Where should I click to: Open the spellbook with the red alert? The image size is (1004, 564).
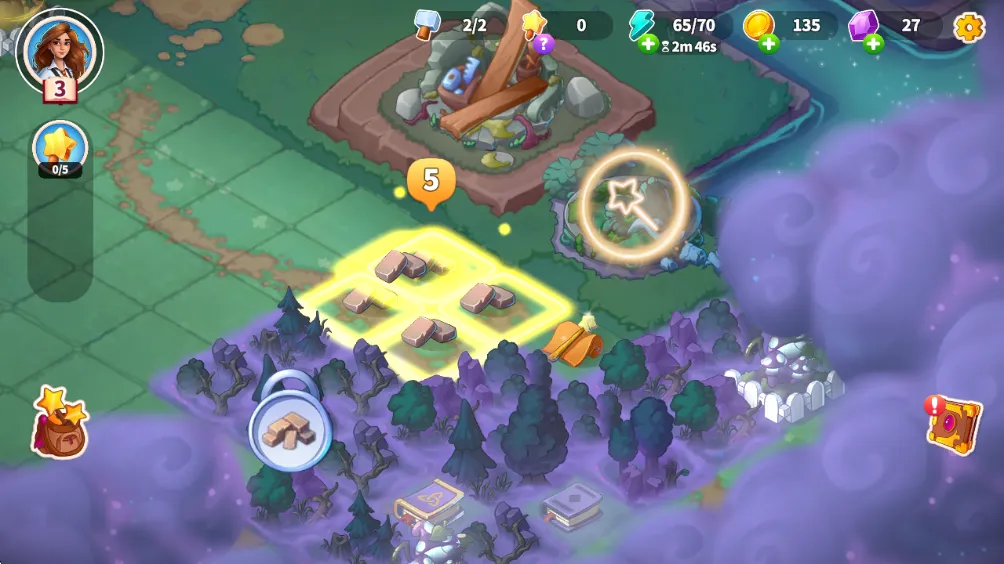click(953, 424)
